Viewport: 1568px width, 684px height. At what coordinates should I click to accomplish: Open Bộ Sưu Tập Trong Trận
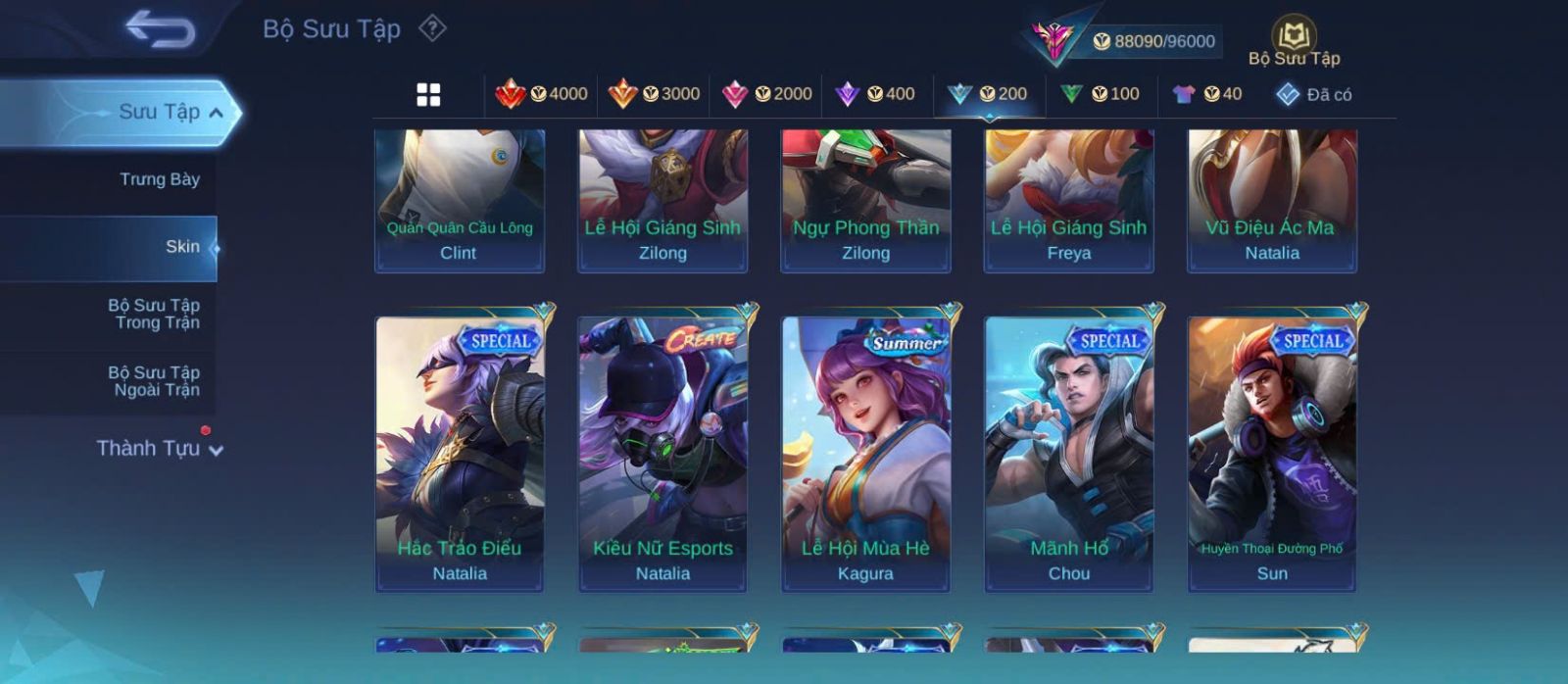pos(155,314)
